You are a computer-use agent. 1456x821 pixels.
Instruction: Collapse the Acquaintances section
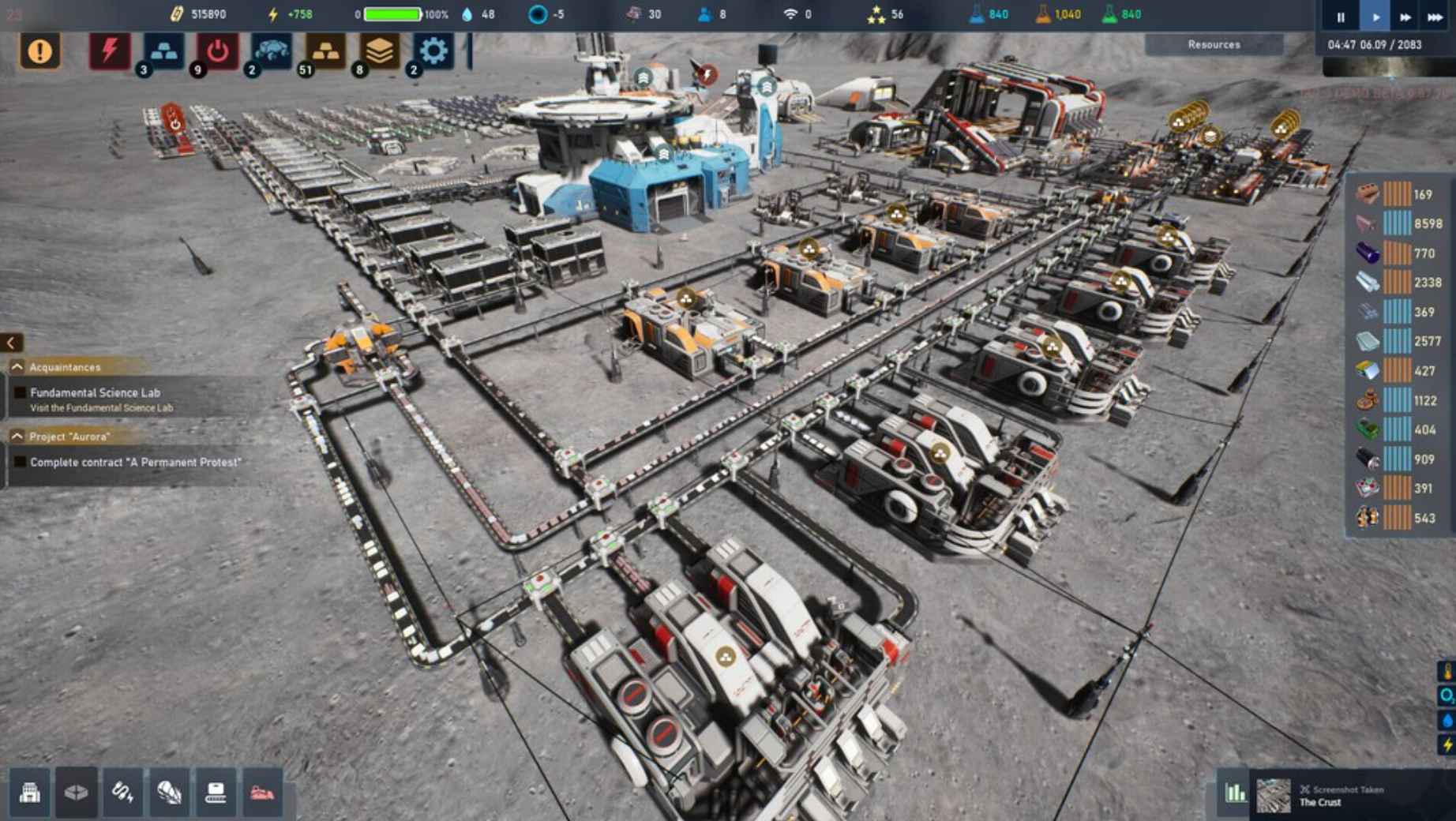pyautogui.click(x=16, y=366)
